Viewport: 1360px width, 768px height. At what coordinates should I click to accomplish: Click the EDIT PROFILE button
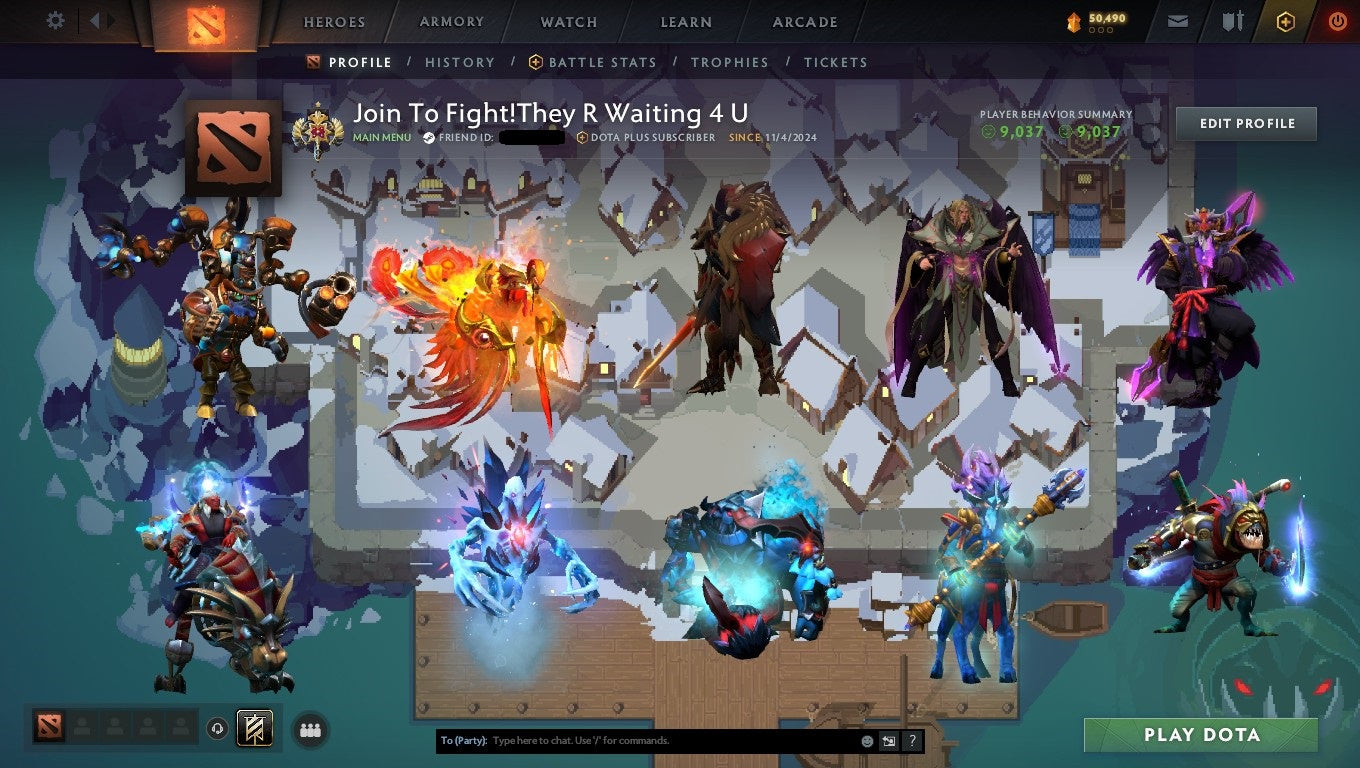click(1246, 123)
